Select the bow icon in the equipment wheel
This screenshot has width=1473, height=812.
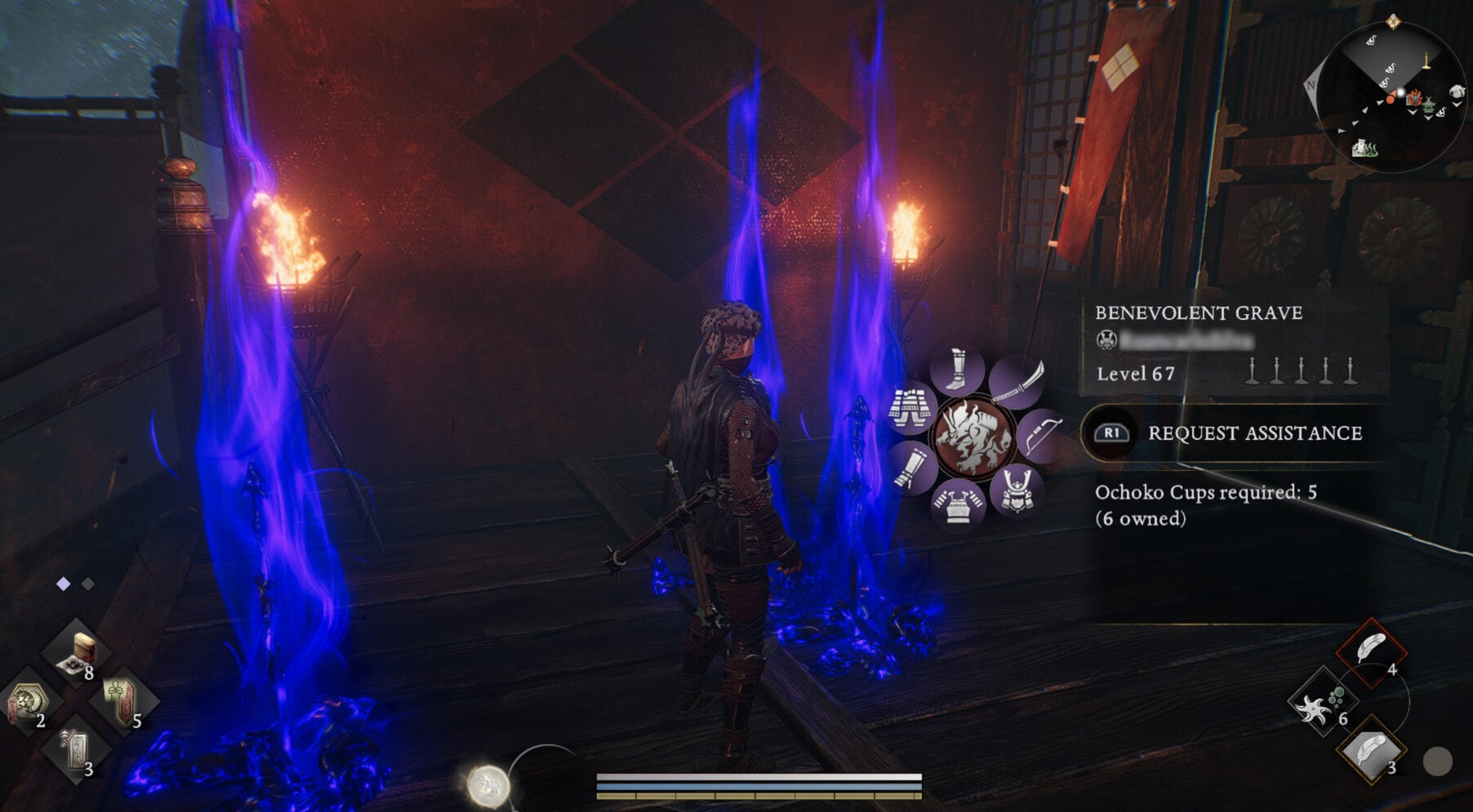1040,436
